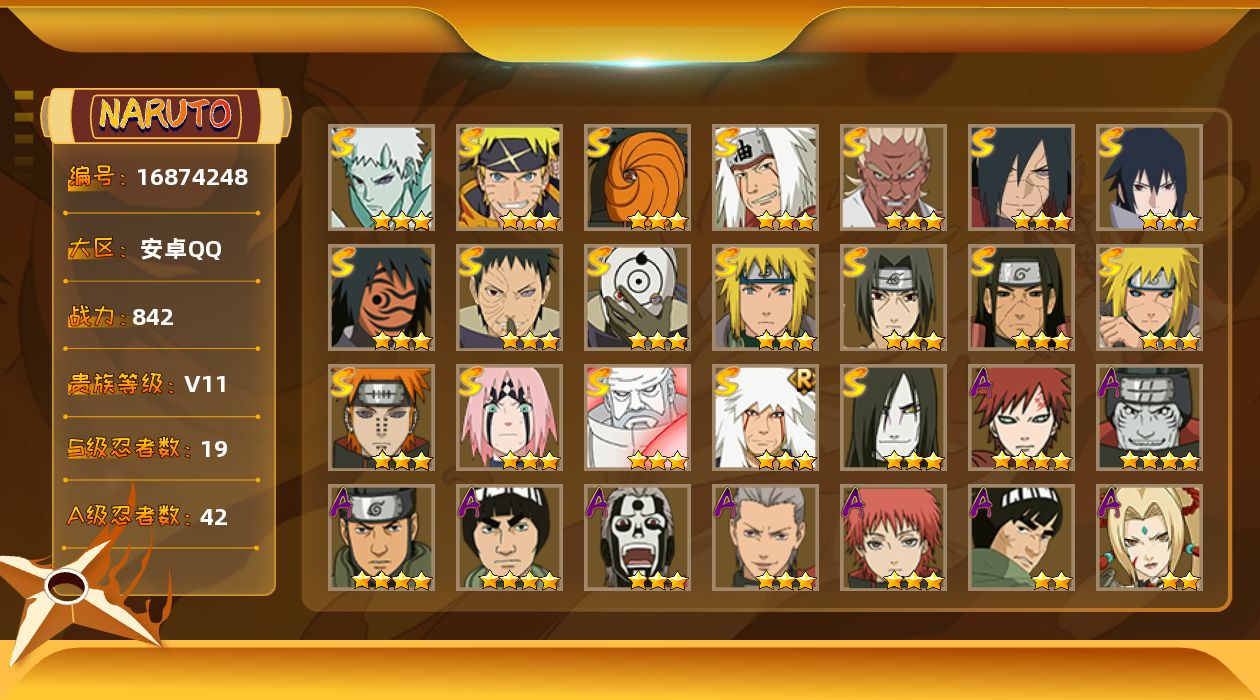
Task: Select pink-haired Sakura's portrait
Action: (x=509, y=418)
